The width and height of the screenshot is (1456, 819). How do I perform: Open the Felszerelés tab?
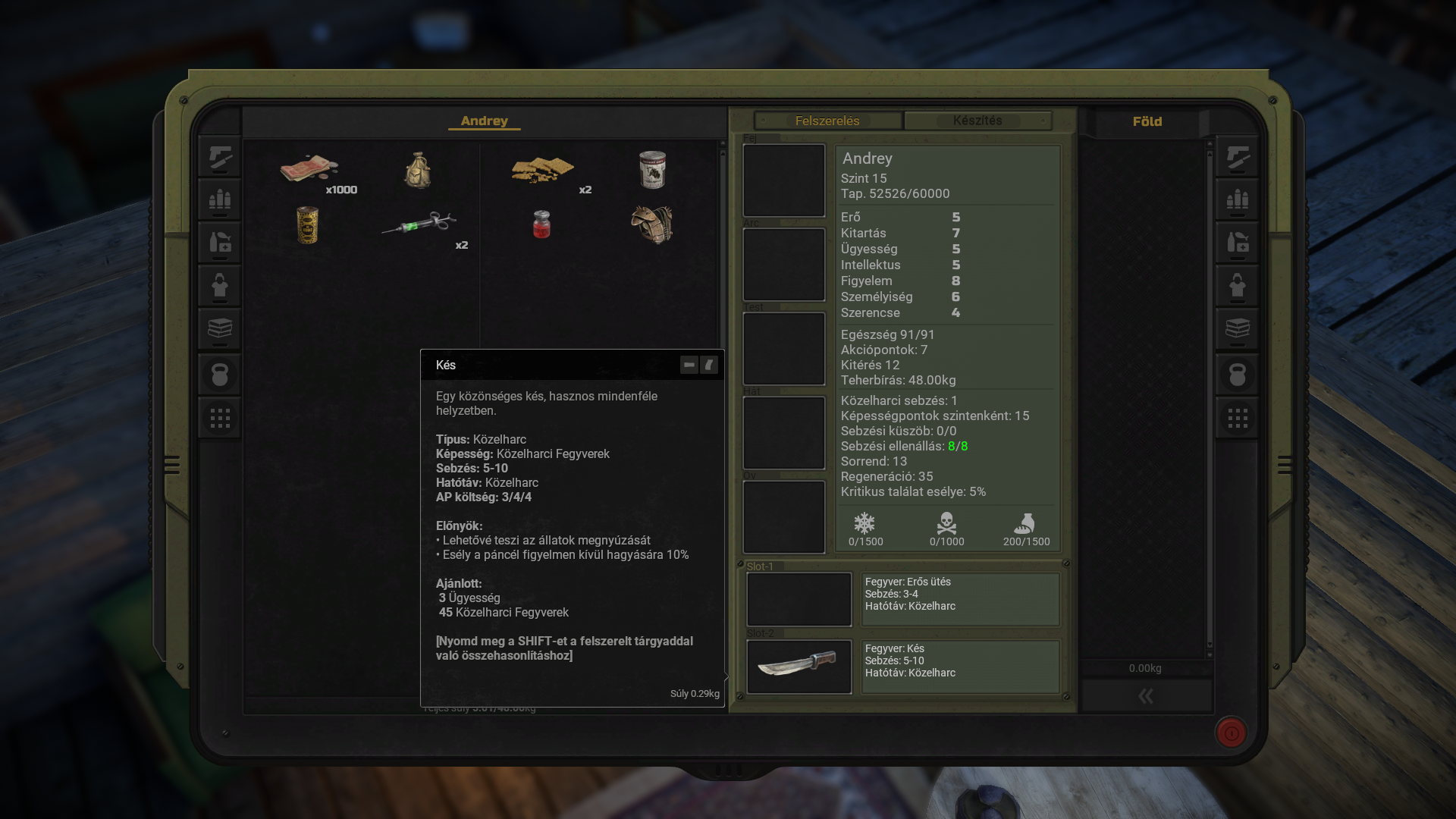pyautogui.click(x=827, y=121)
